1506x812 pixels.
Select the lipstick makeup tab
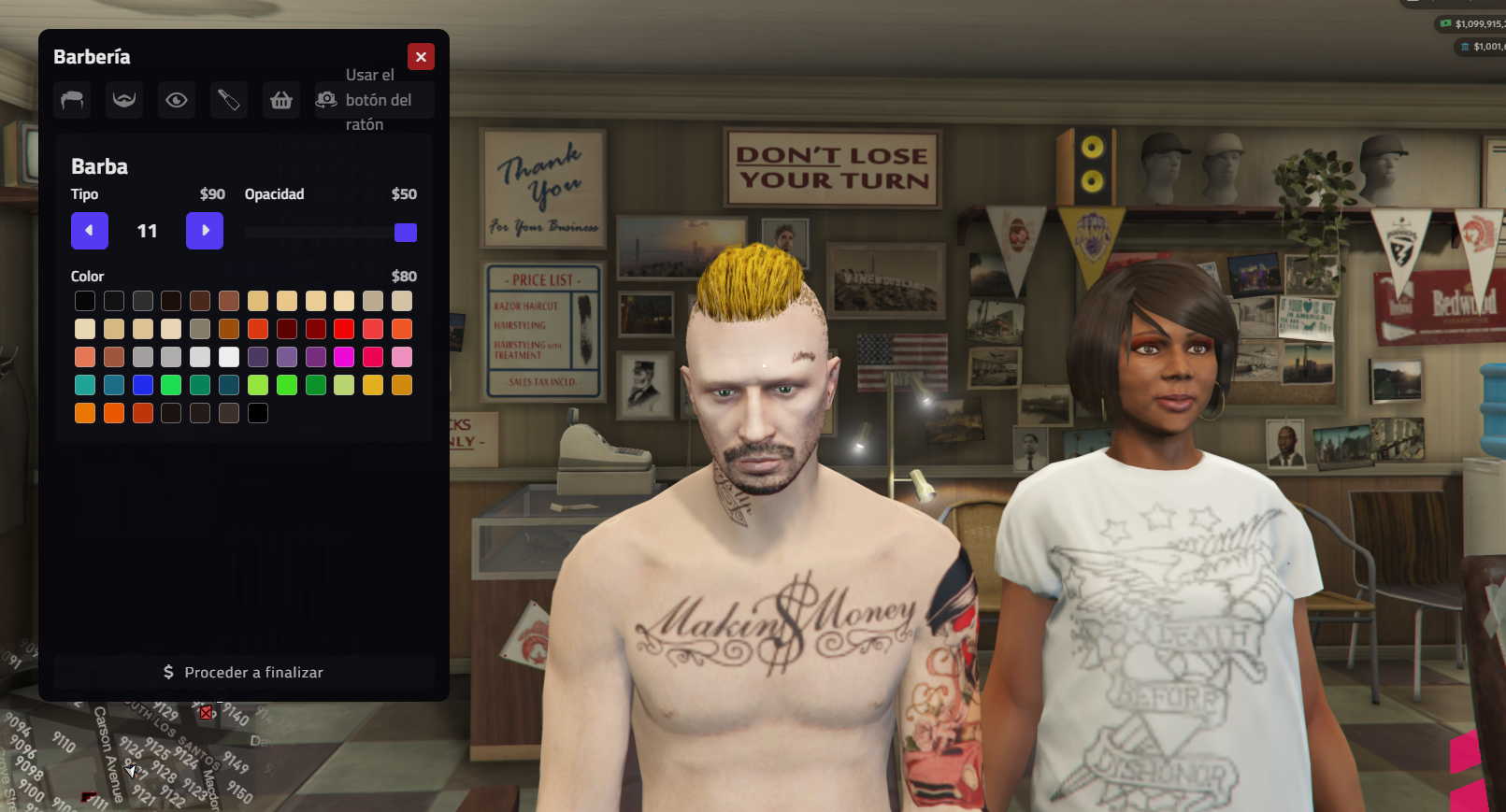coord(229,100)
